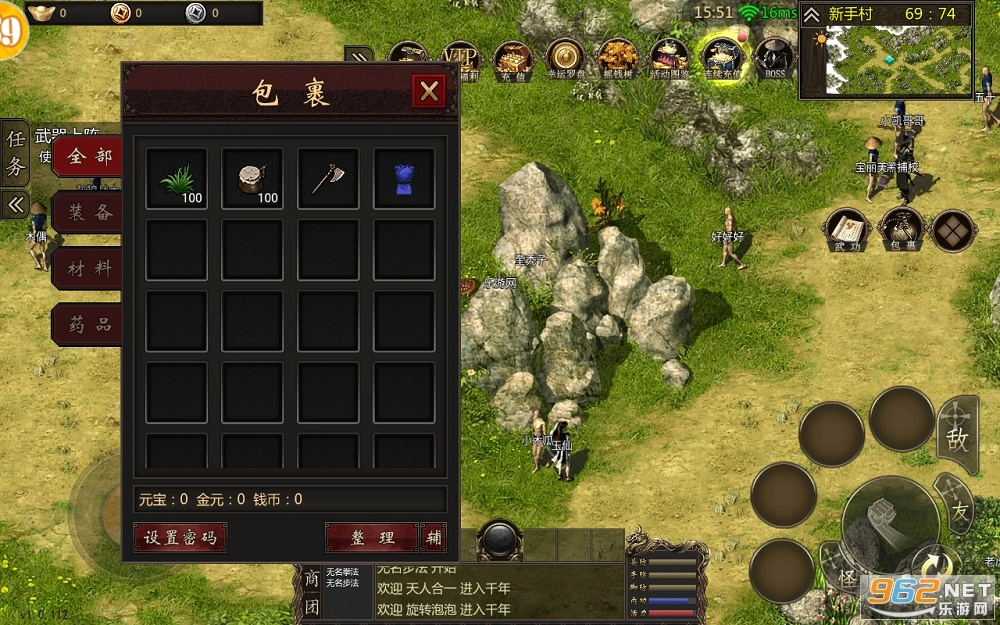Select the axe item in the bag
1000x625 pixels.
pyautogui.click(x=328, y=179)
